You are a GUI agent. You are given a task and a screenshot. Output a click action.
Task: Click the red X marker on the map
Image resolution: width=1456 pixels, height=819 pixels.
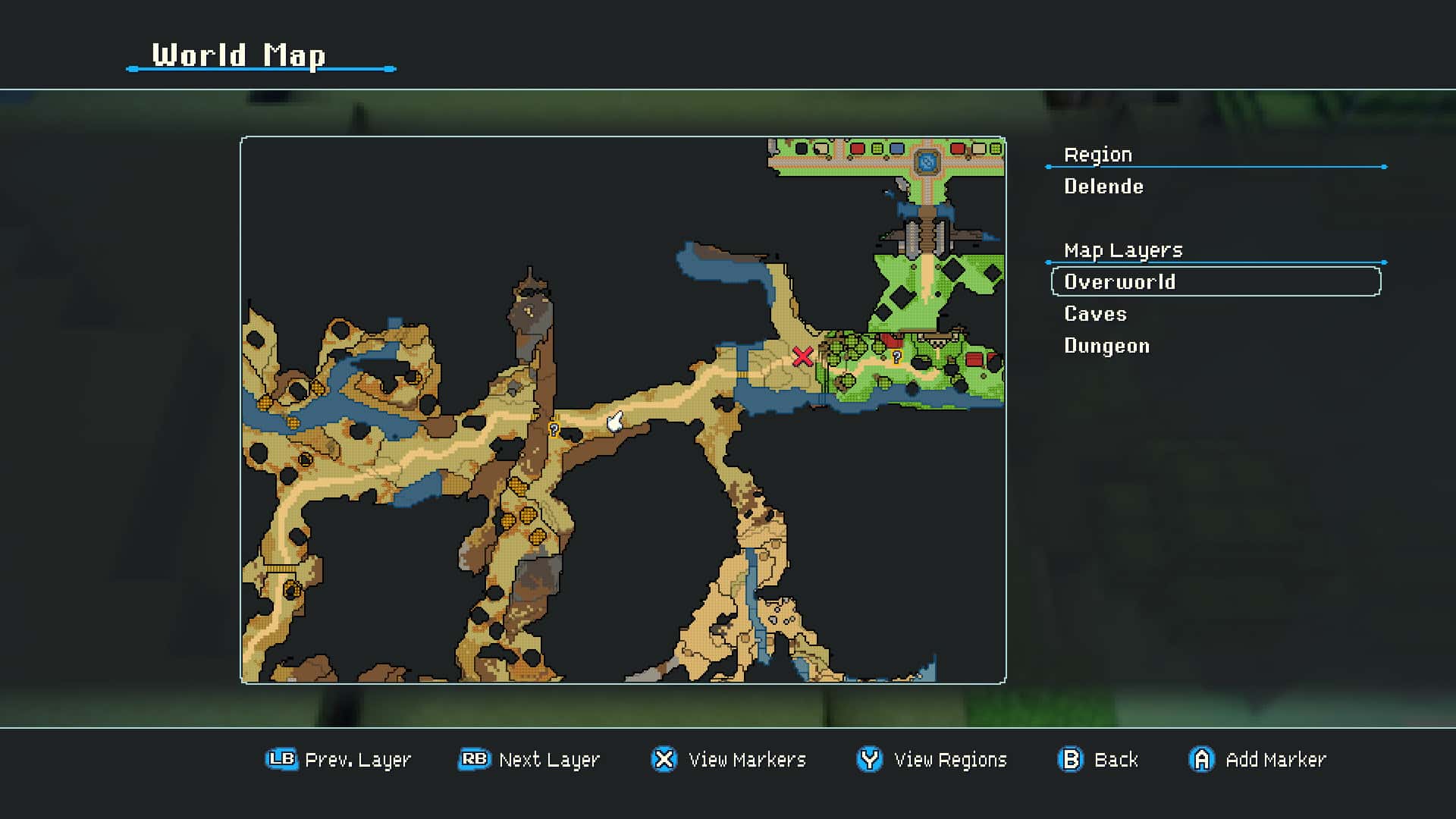click(x=804, y=356)
